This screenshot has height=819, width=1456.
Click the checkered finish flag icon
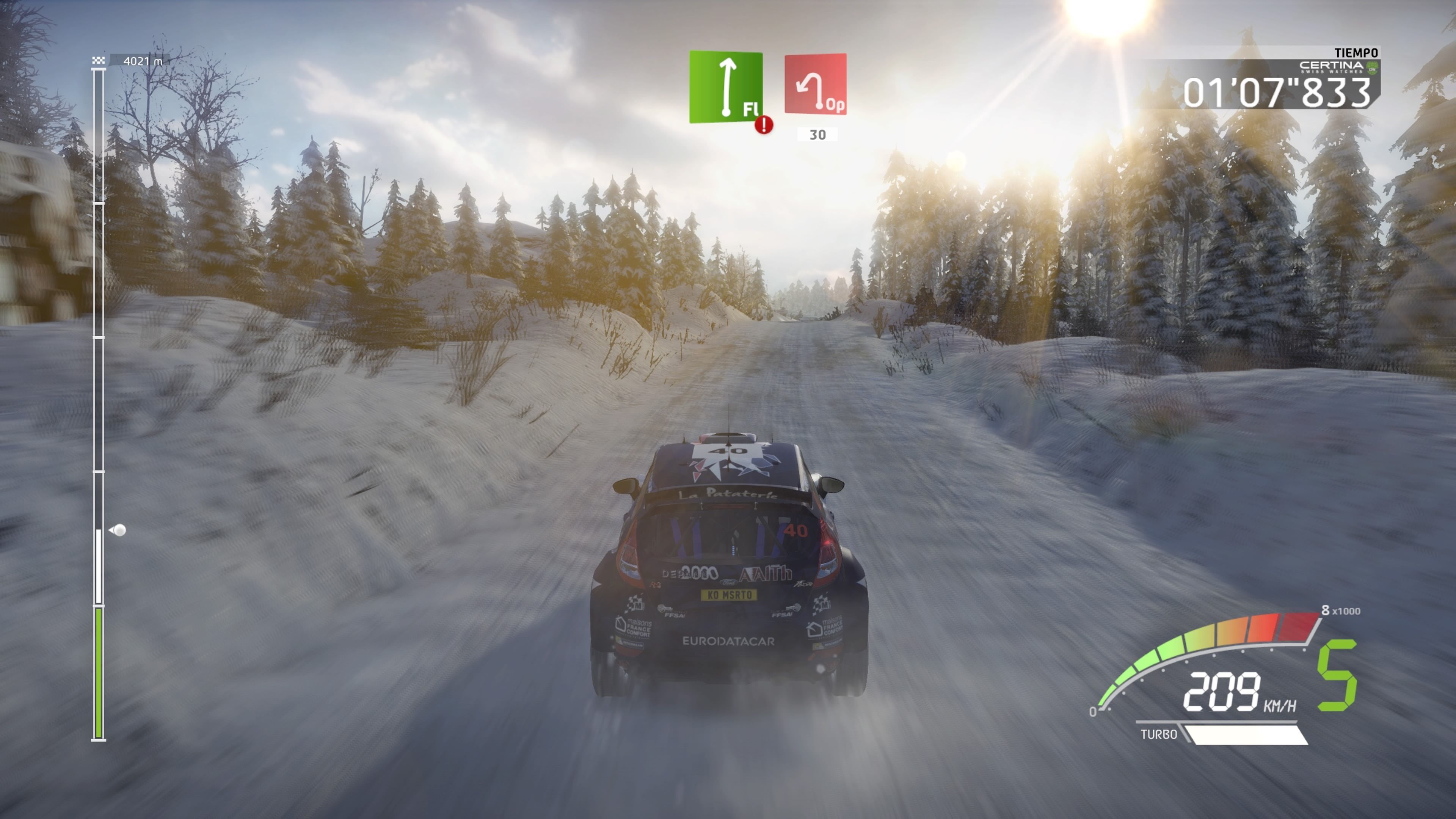[99, 60]
